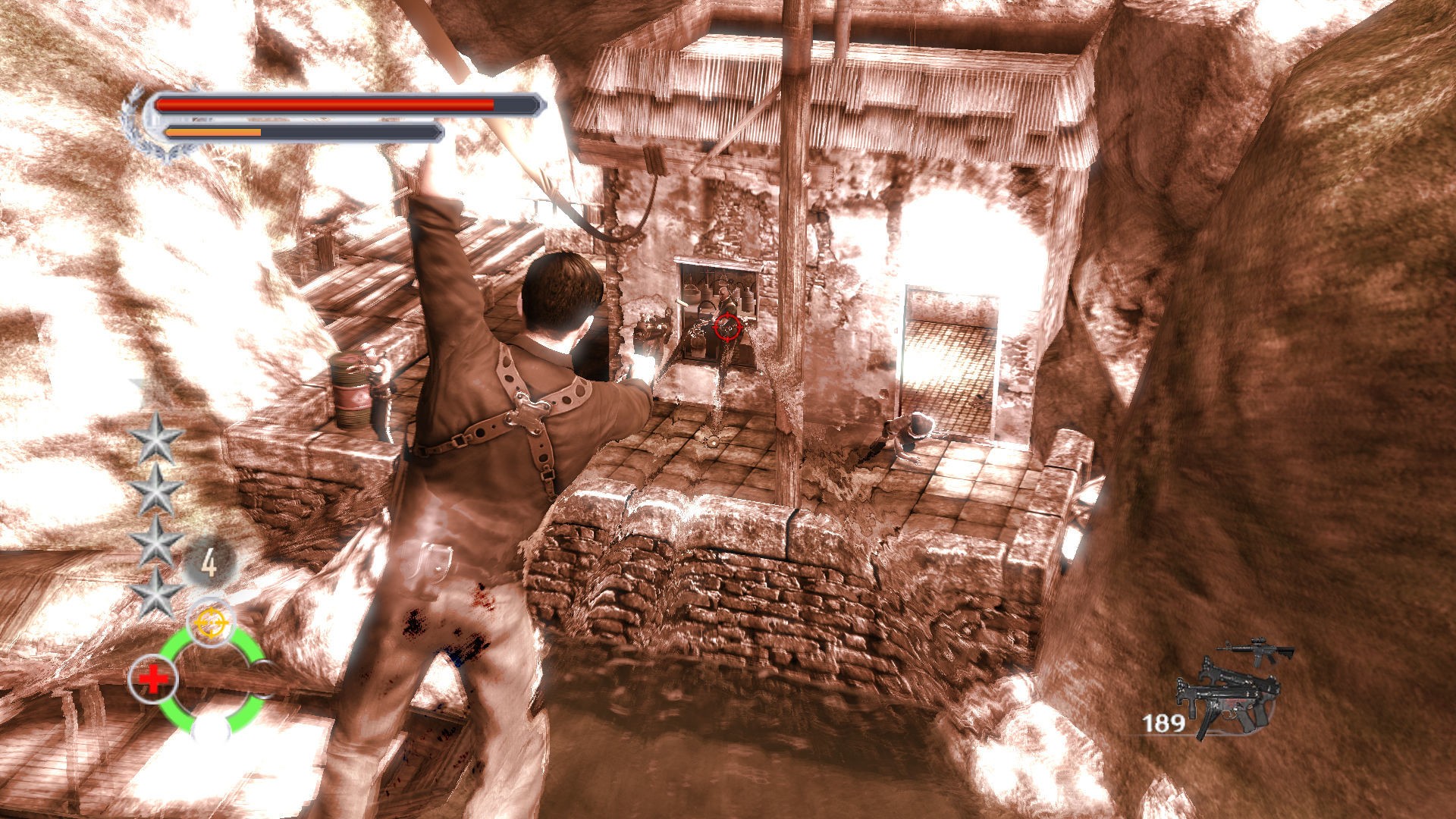Click the red health bar
This screenshot has height=819, width=1456.
326,105
